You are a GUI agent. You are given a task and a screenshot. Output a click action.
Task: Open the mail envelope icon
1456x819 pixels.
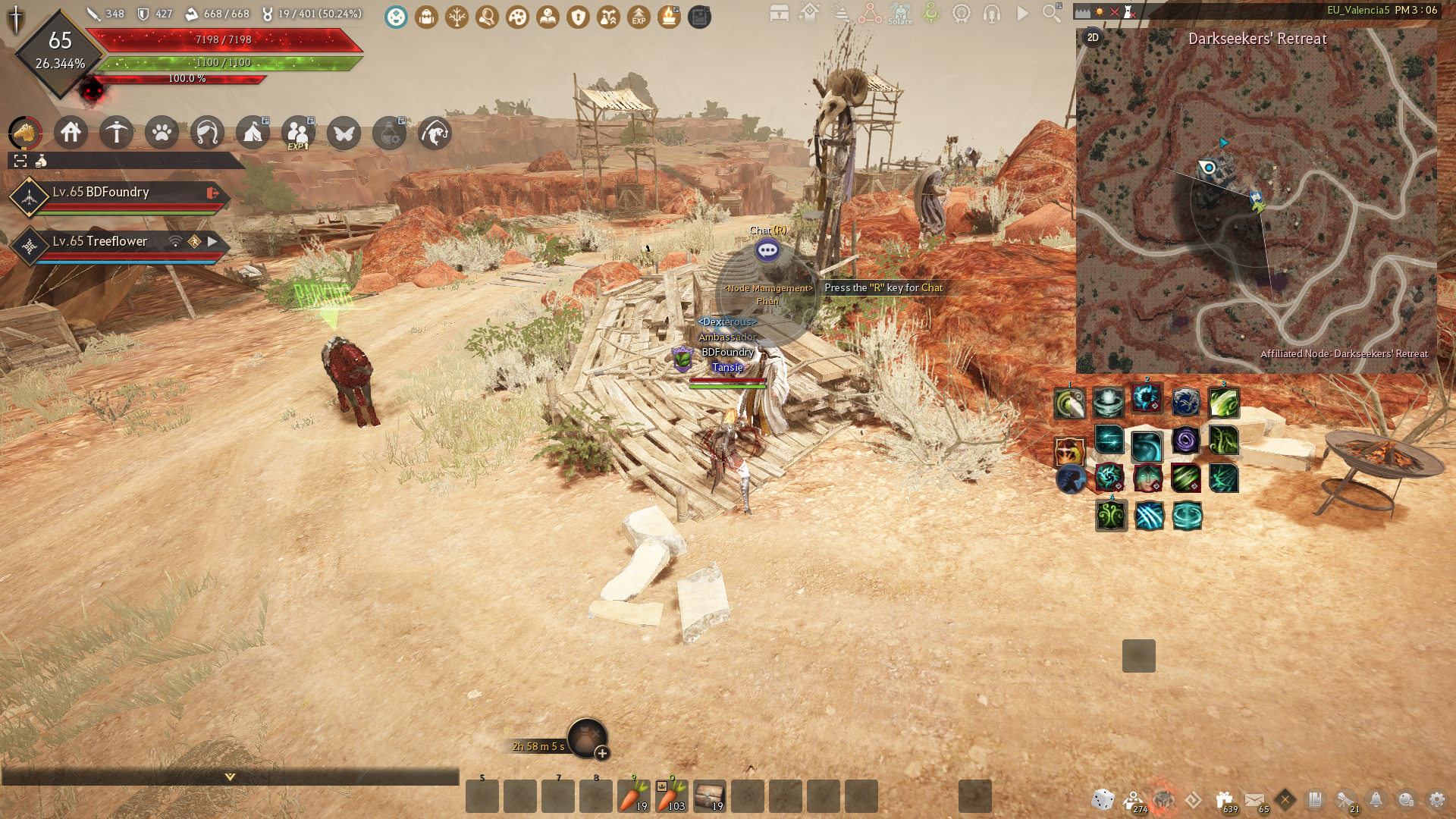tap(1254, 799)
